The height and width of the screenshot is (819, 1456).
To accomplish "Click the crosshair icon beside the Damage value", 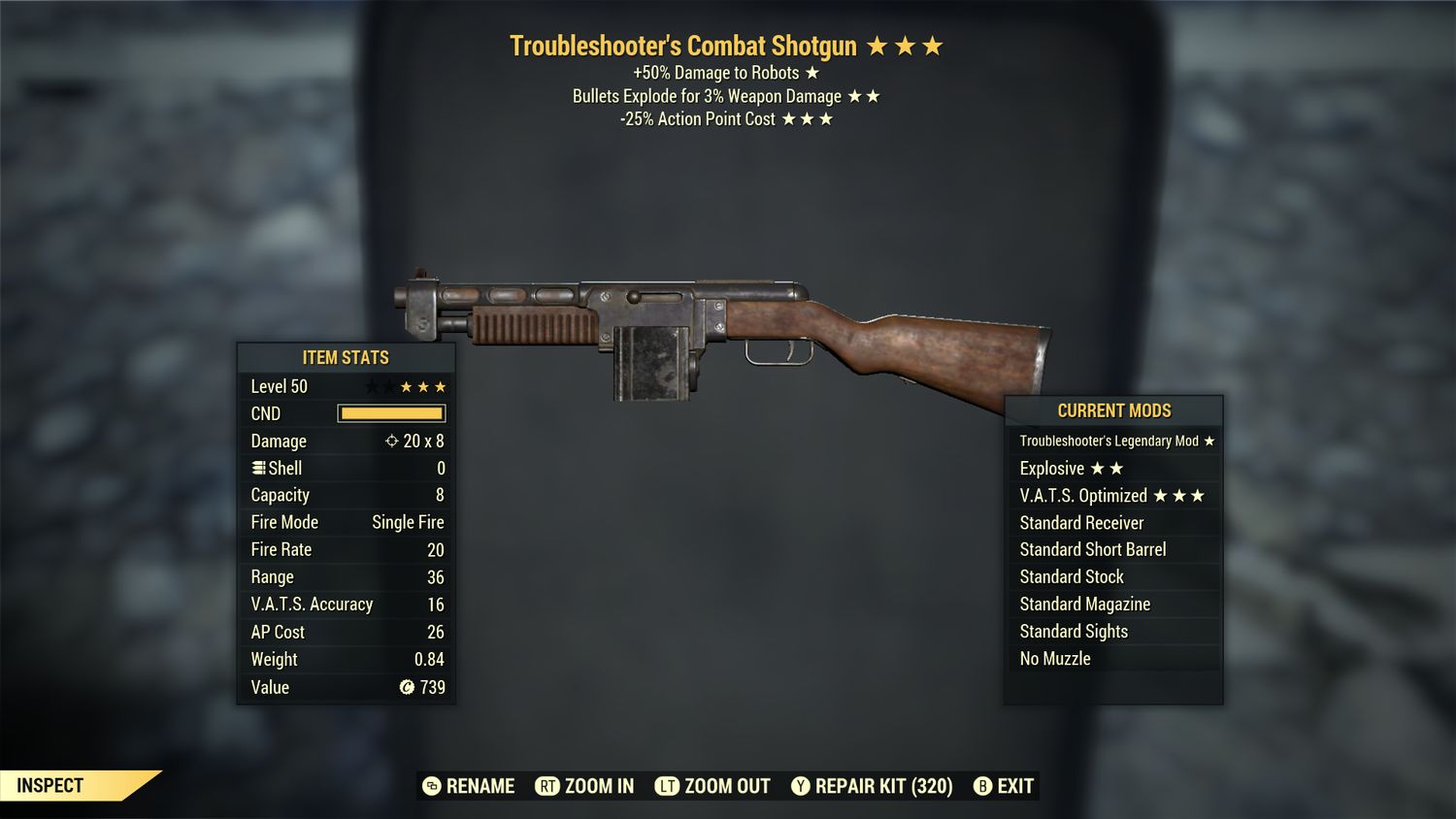I will [x=392, y=441].
